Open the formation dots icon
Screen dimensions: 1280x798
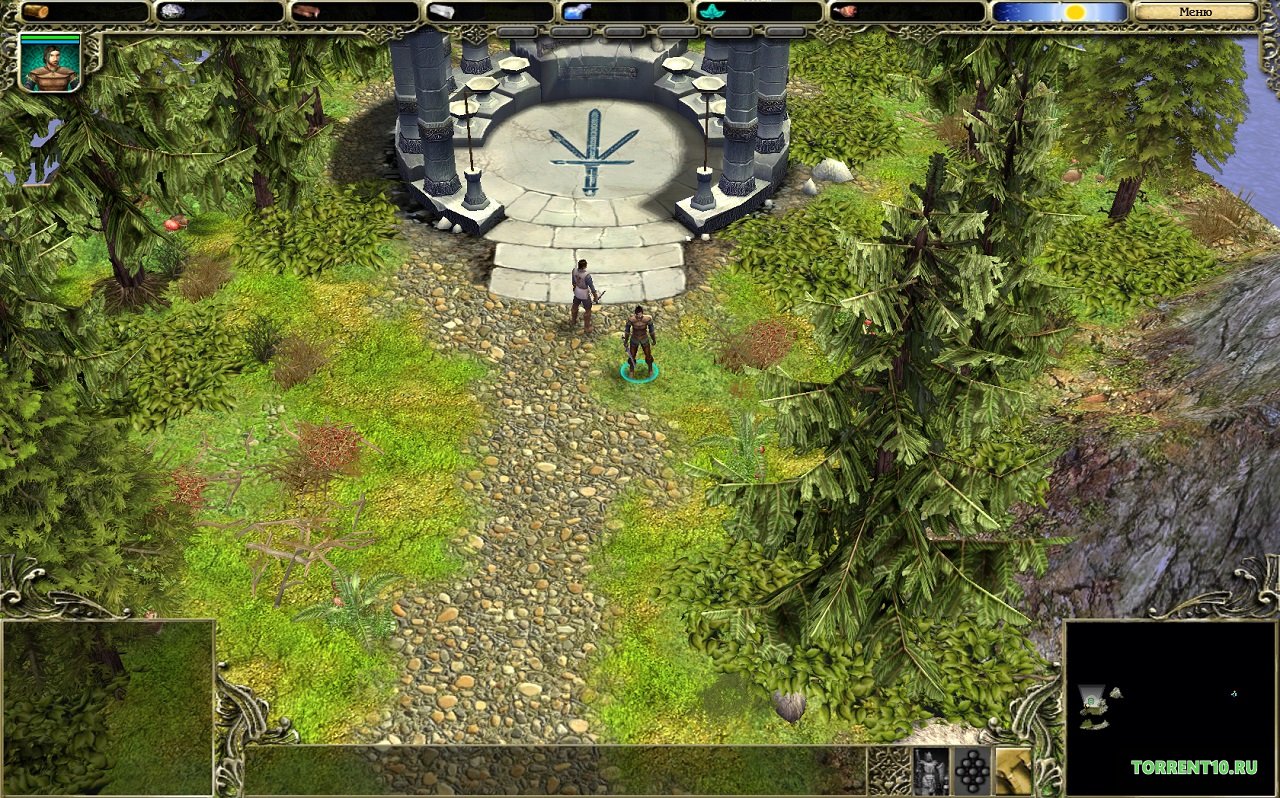972,771
